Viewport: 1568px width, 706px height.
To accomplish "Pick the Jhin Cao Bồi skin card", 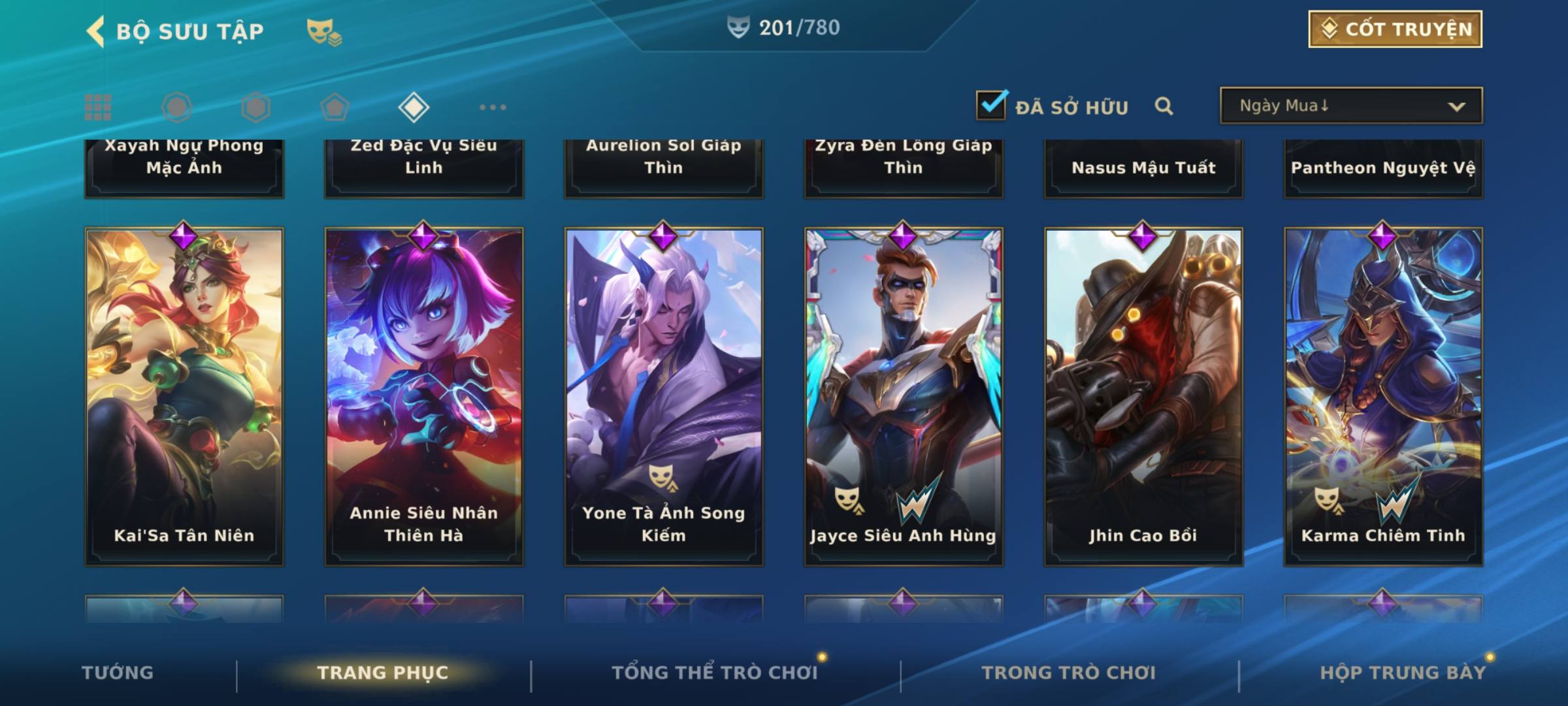I will coord(1143,396).
